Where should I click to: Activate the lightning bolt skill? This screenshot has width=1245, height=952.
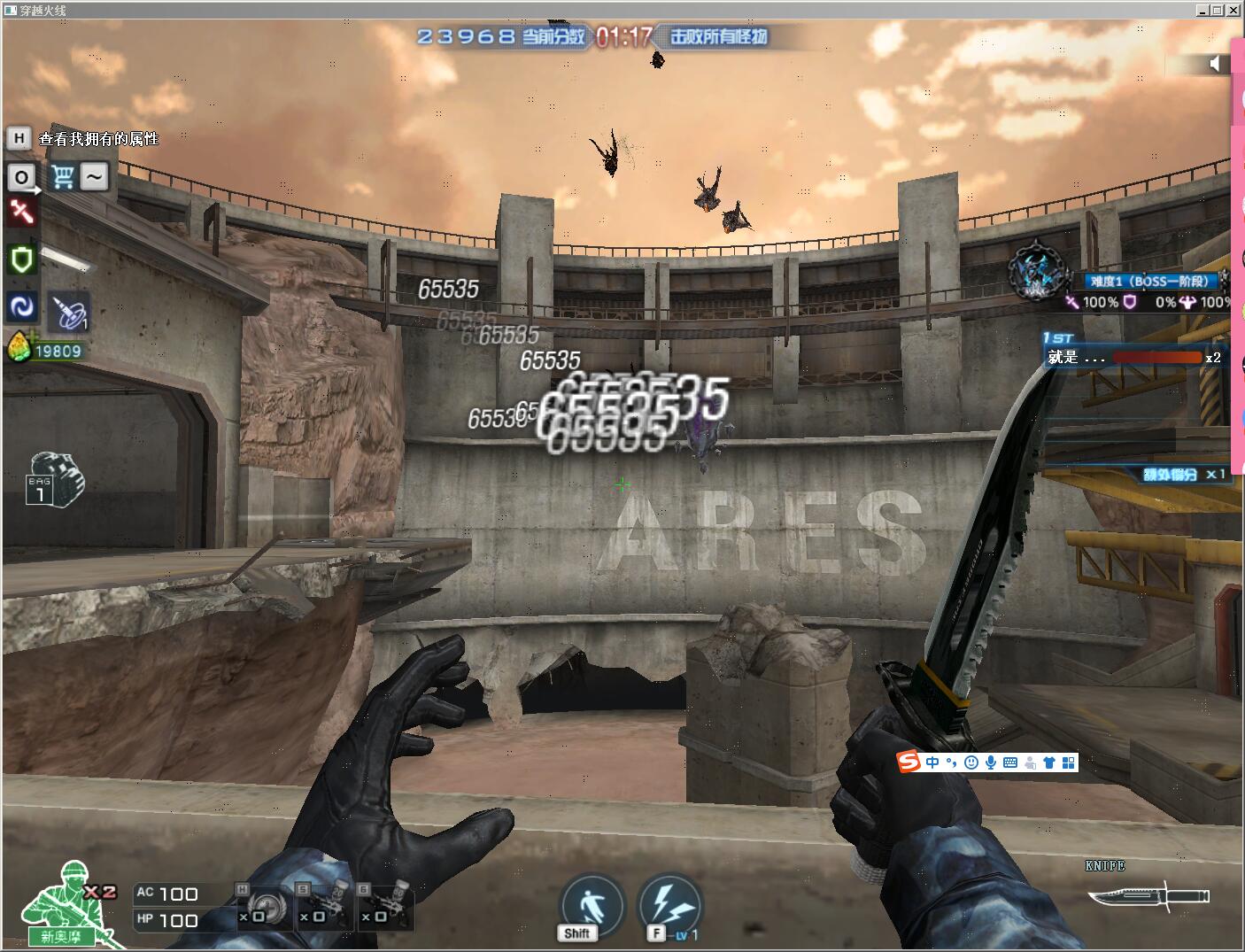coord(669,904)
